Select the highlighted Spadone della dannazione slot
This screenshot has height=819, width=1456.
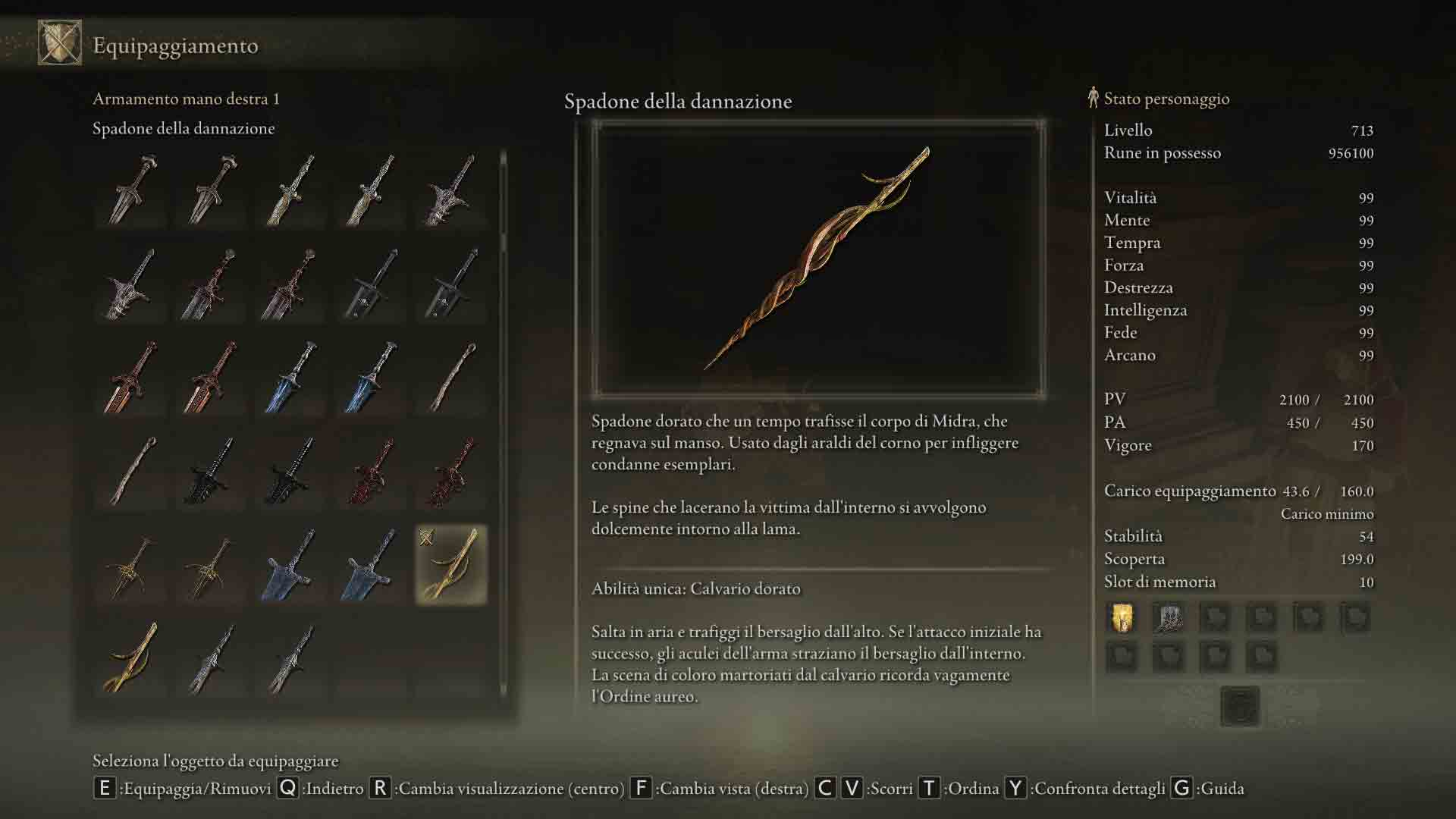click(x=451, y=565)
